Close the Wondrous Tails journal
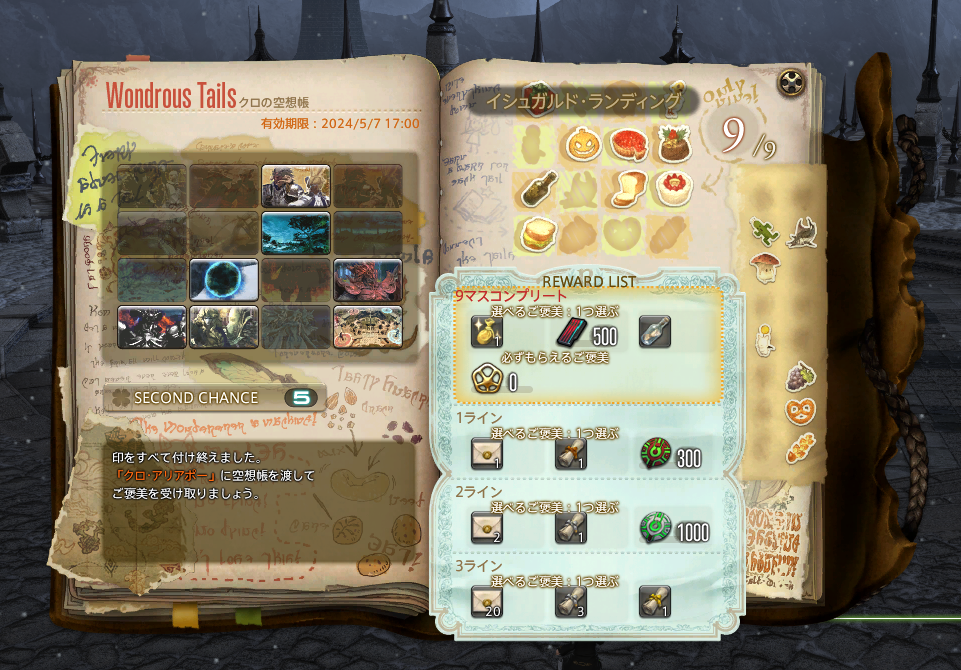961x670 pixels. 793,82
